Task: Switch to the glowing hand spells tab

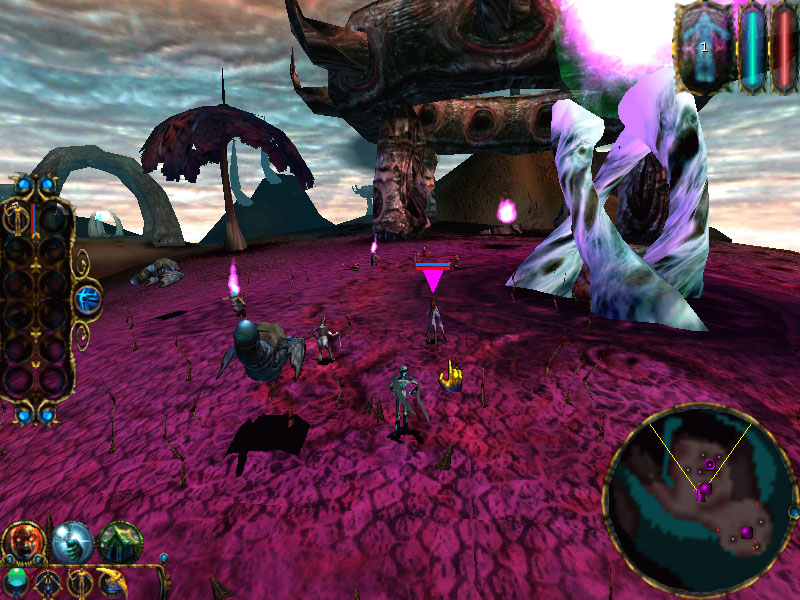Action: (72, 541)
